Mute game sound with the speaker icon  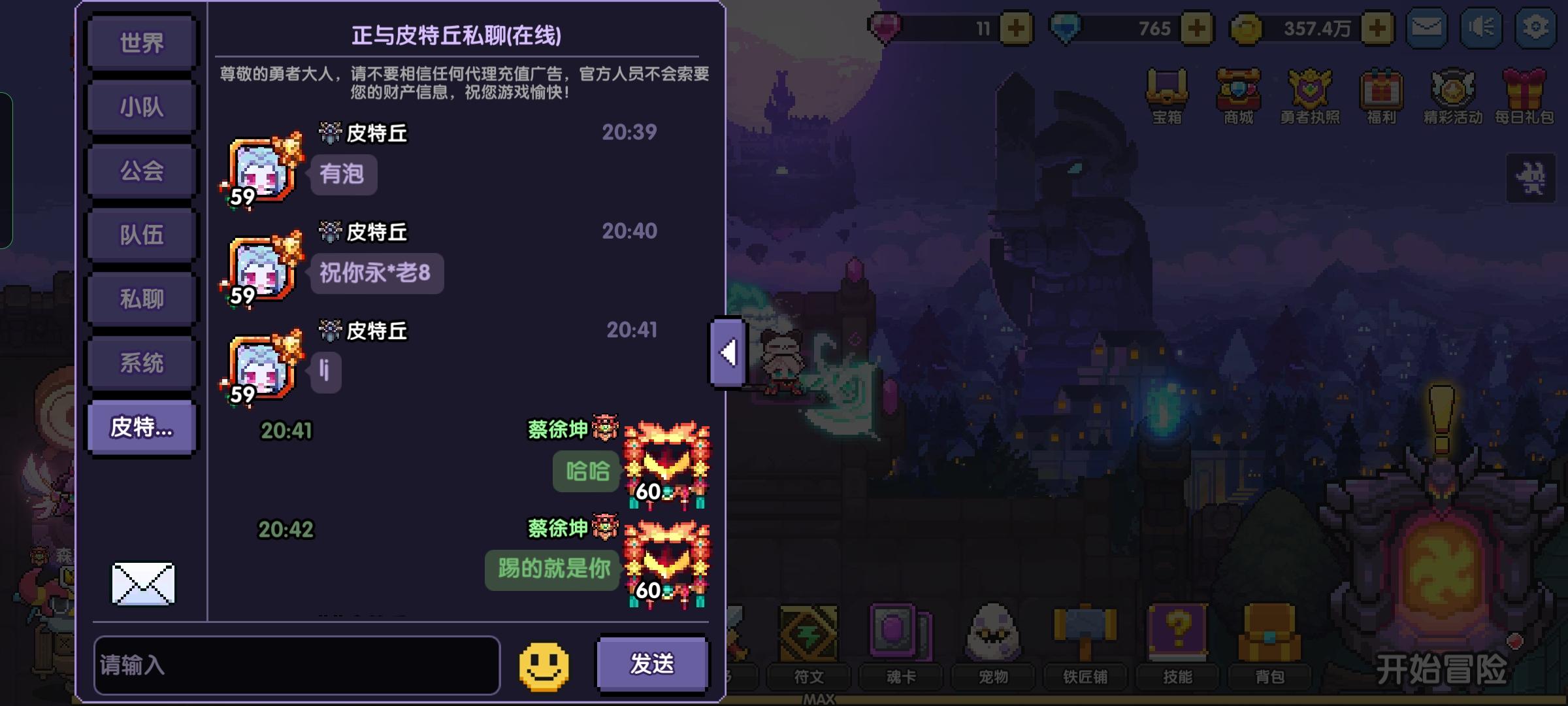pos(1480,27)
